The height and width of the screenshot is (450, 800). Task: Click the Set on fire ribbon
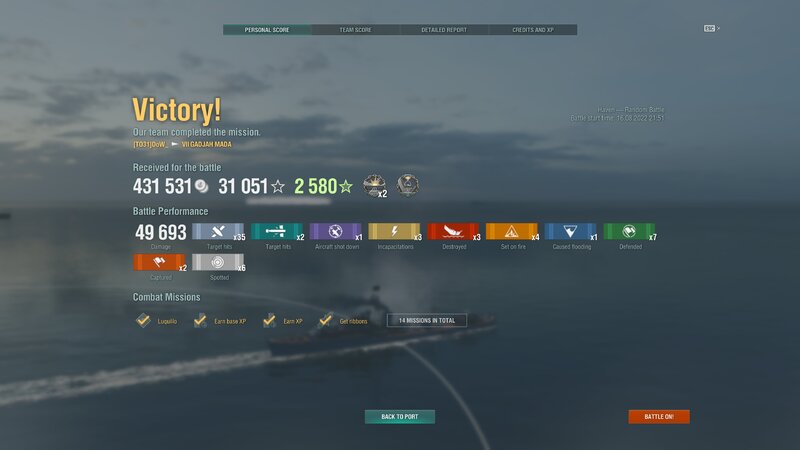coord(511,232)
